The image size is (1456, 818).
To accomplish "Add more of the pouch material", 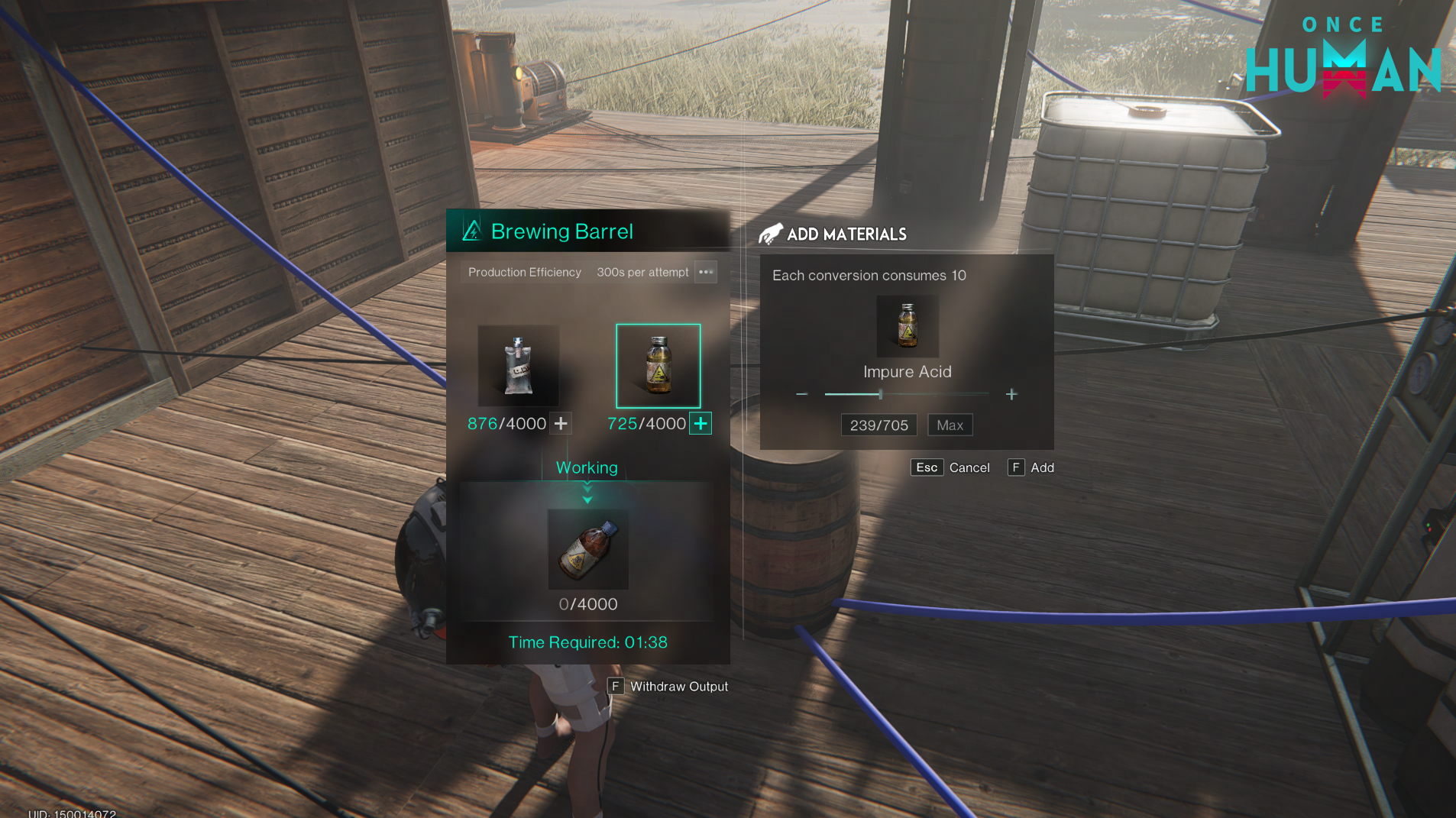I will click(561, 423).
